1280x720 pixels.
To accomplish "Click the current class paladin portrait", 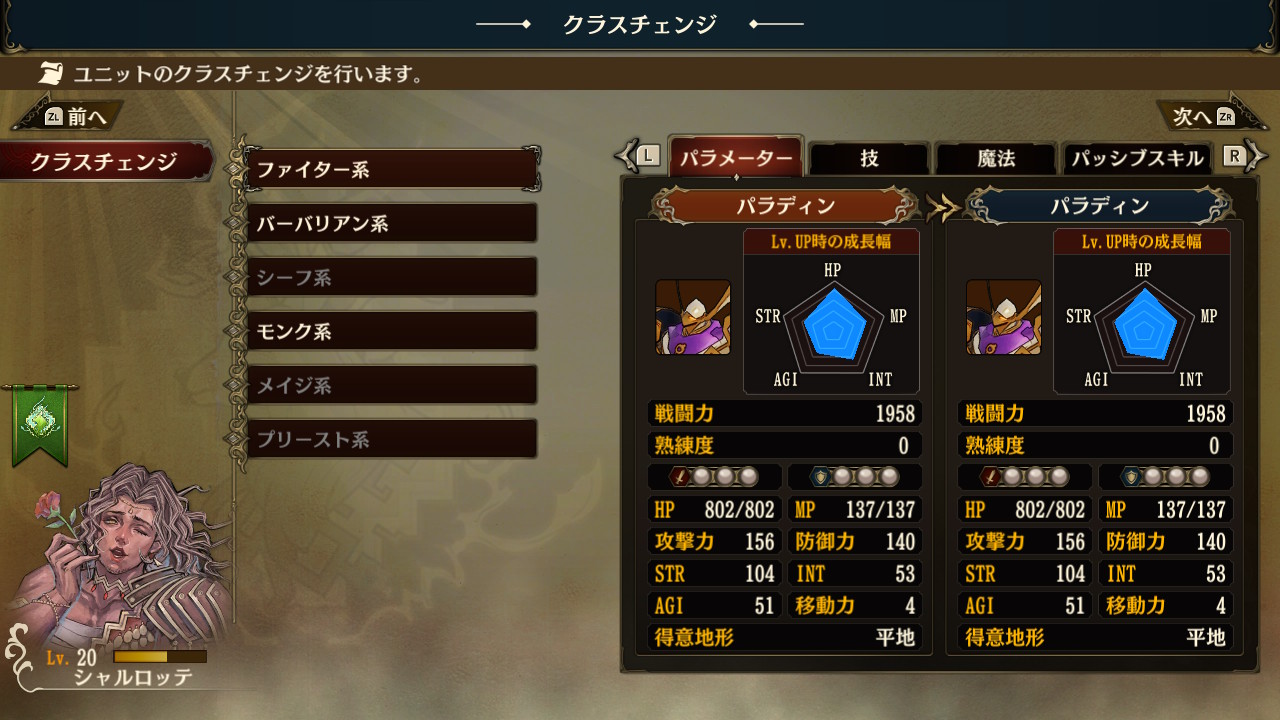I will 693,317.
